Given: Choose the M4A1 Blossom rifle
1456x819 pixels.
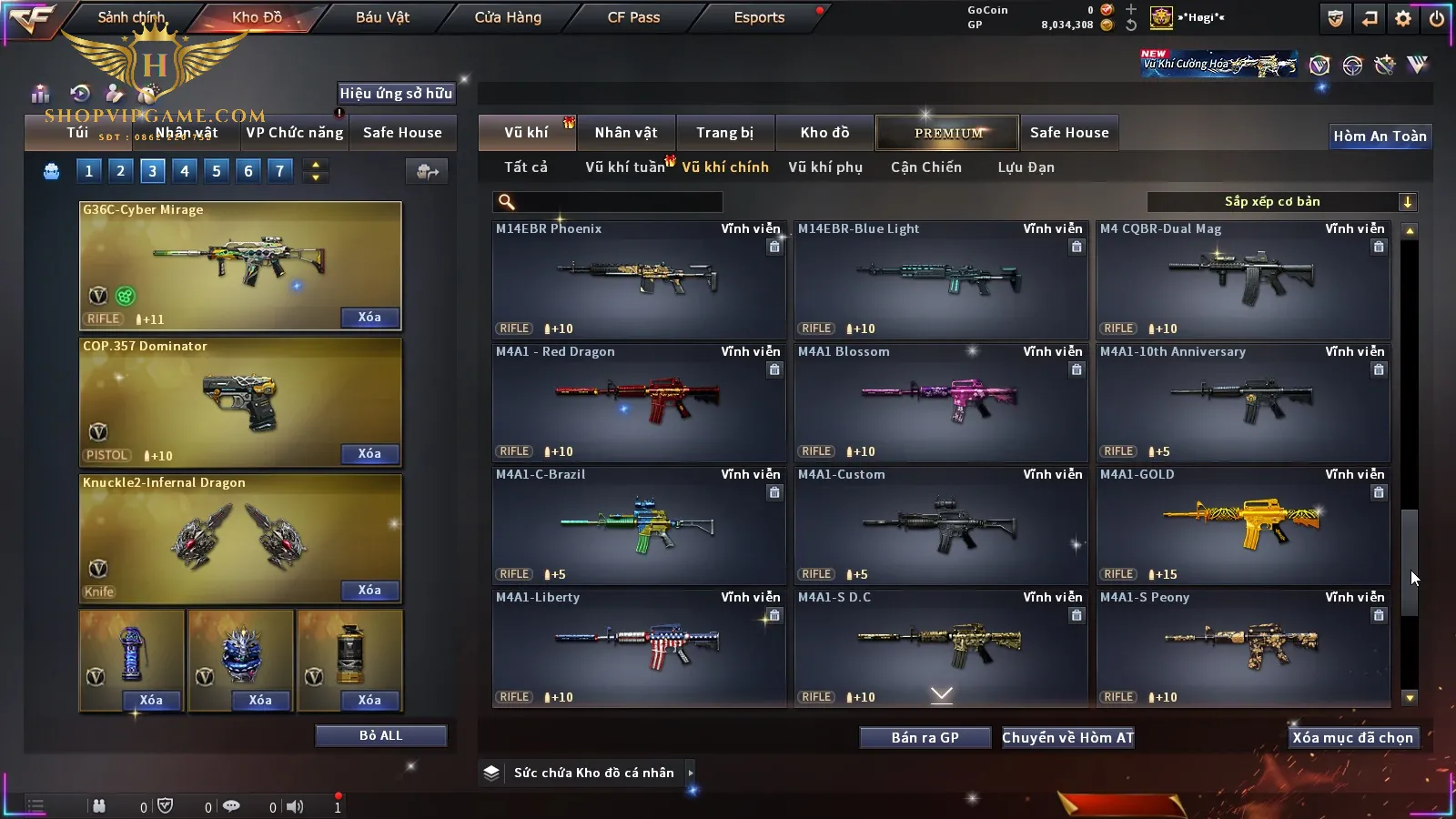Looking at the screenshot, I should (x=941, y=401).
